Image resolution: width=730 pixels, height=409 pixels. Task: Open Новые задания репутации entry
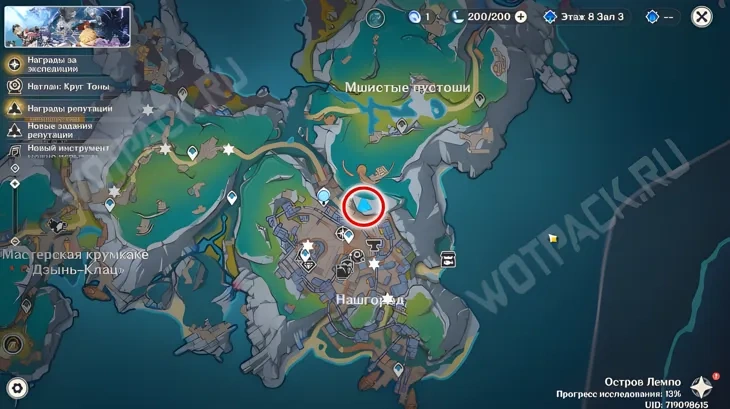(x=60, y=130)
